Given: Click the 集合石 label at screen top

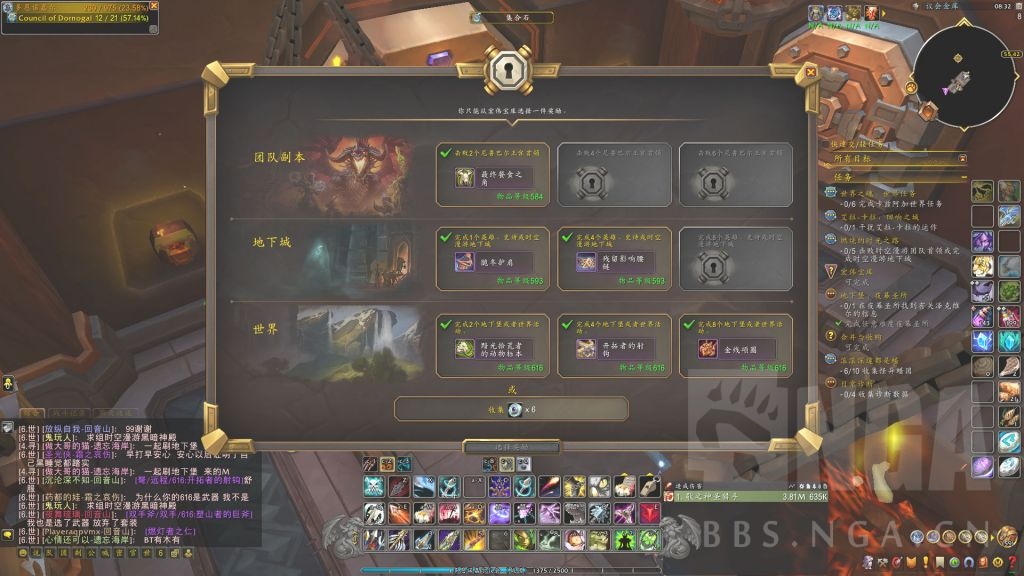Looking at the screenshot, I should point(511,17).
